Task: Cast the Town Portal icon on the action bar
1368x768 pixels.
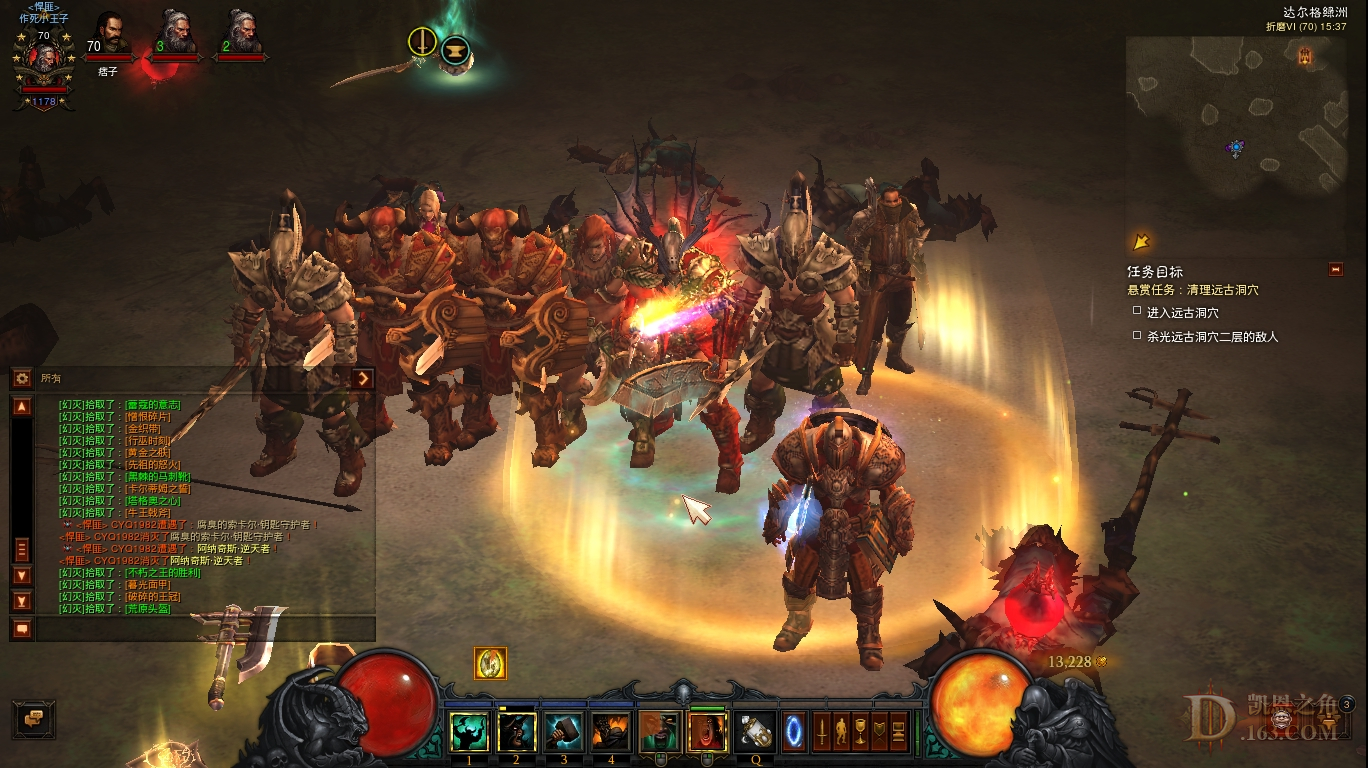Action: point(793,733)
